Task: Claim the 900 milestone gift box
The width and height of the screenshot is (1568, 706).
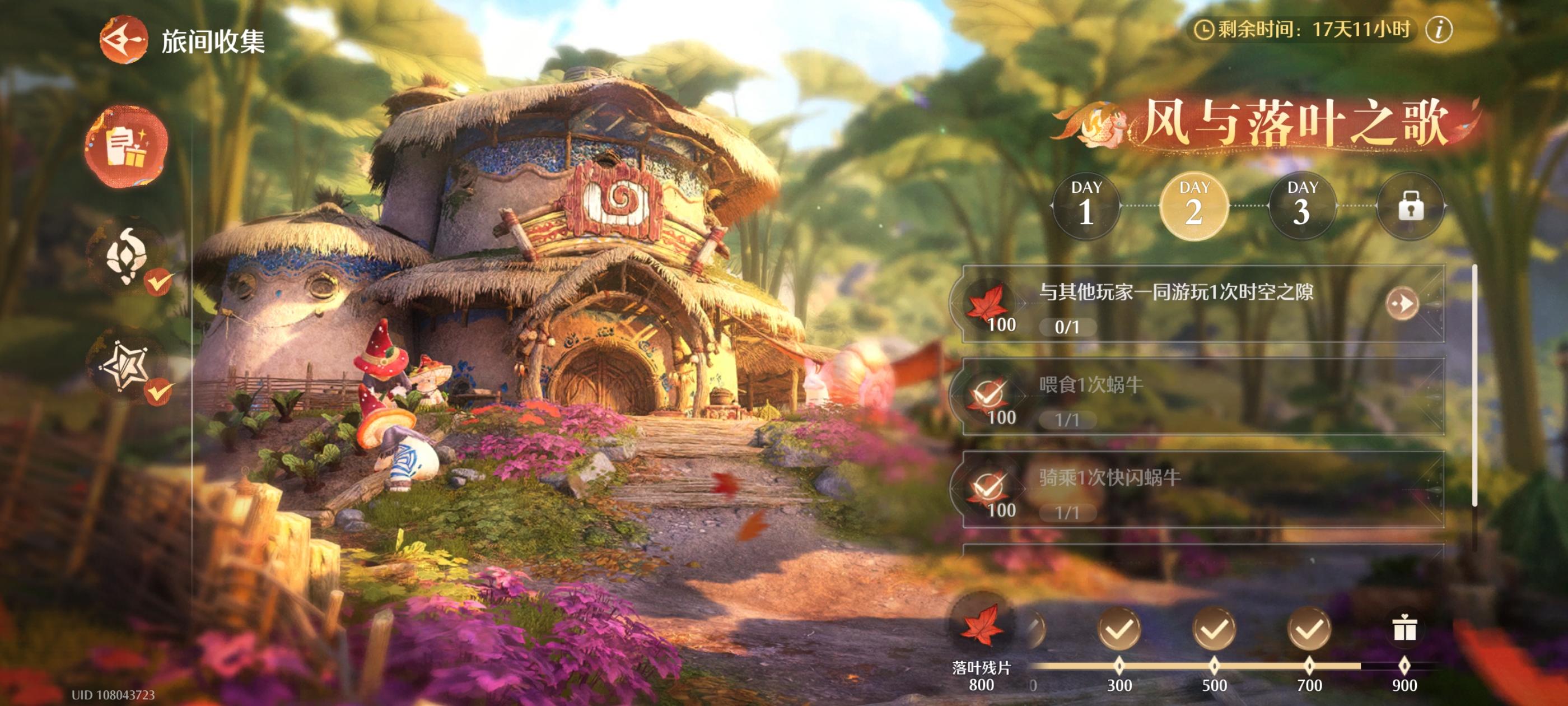Action: point(1404,629)
